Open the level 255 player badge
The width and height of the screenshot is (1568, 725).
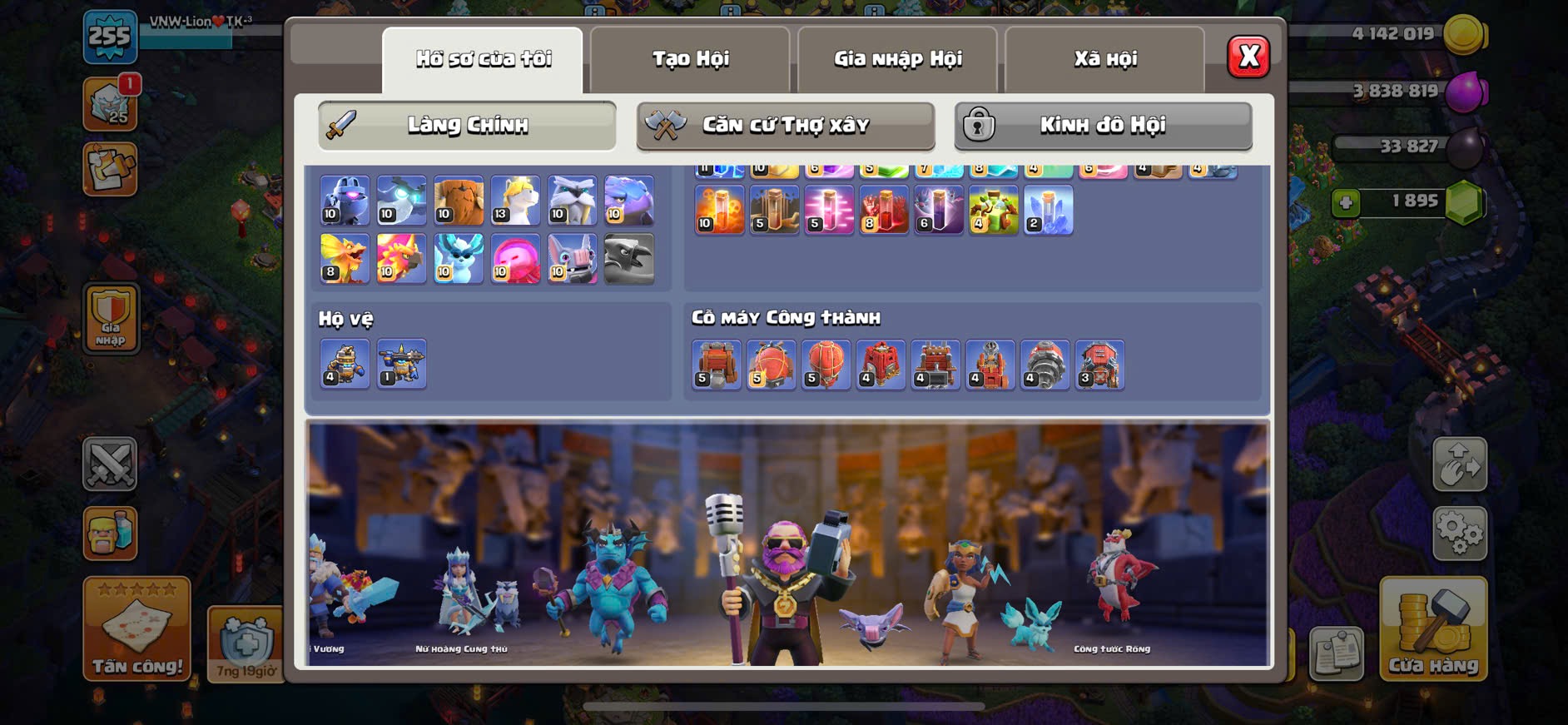[110, 37]
